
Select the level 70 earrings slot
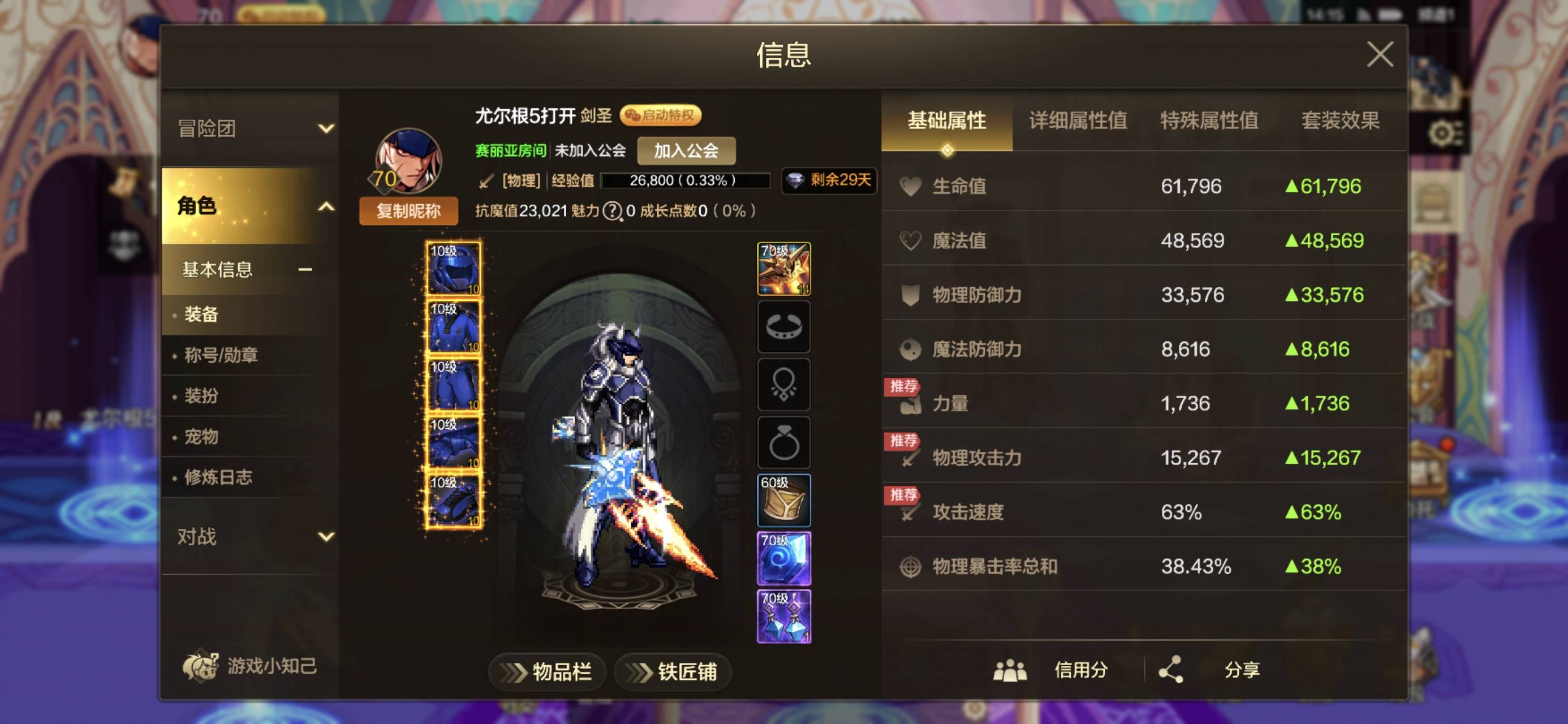[784, 615]
